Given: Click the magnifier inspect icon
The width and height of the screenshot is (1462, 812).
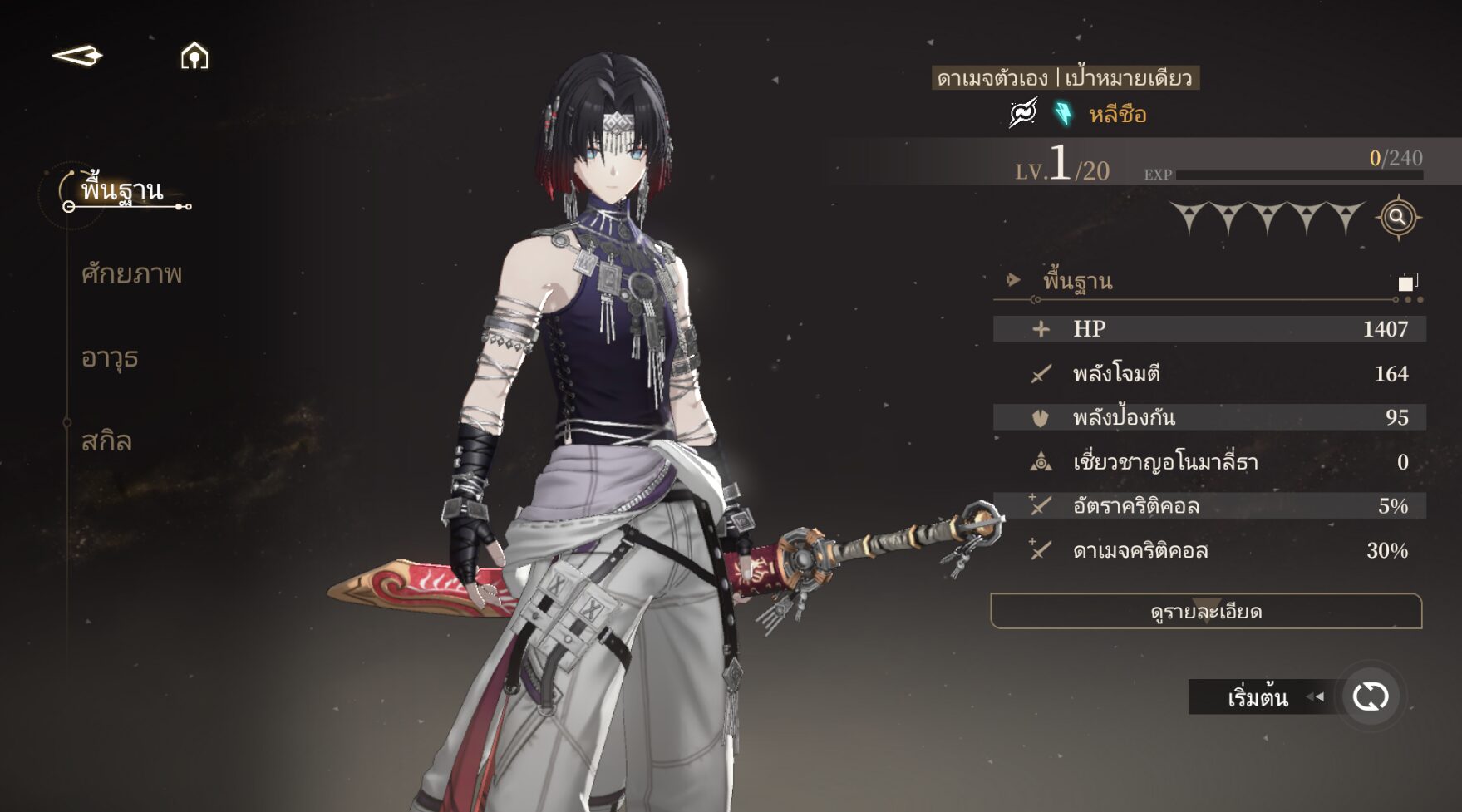Looking at the screenshot, I should point(1398,218).
